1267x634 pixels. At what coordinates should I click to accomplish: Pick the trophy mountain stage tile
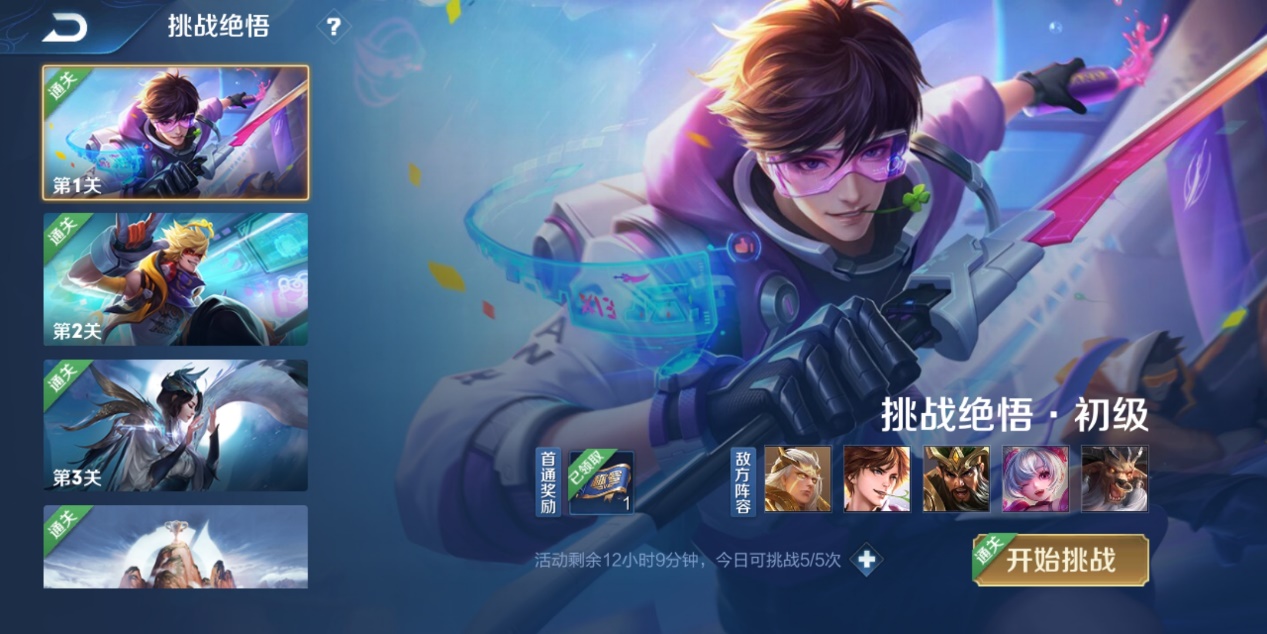pos(175,546)
